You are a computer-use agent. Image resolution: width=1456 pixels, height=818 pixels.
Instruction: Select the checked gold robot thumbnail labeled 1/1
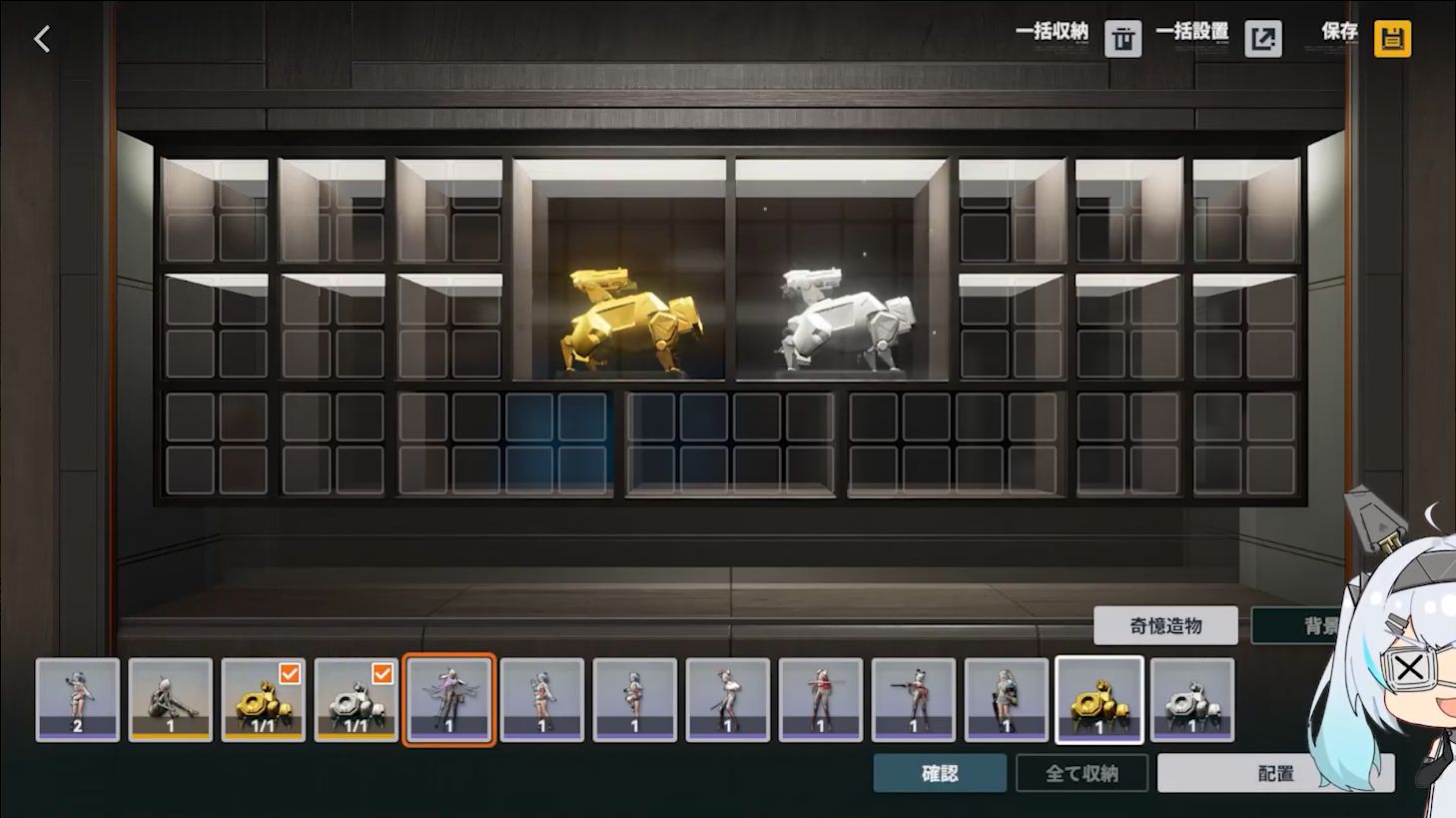point(264,700)
